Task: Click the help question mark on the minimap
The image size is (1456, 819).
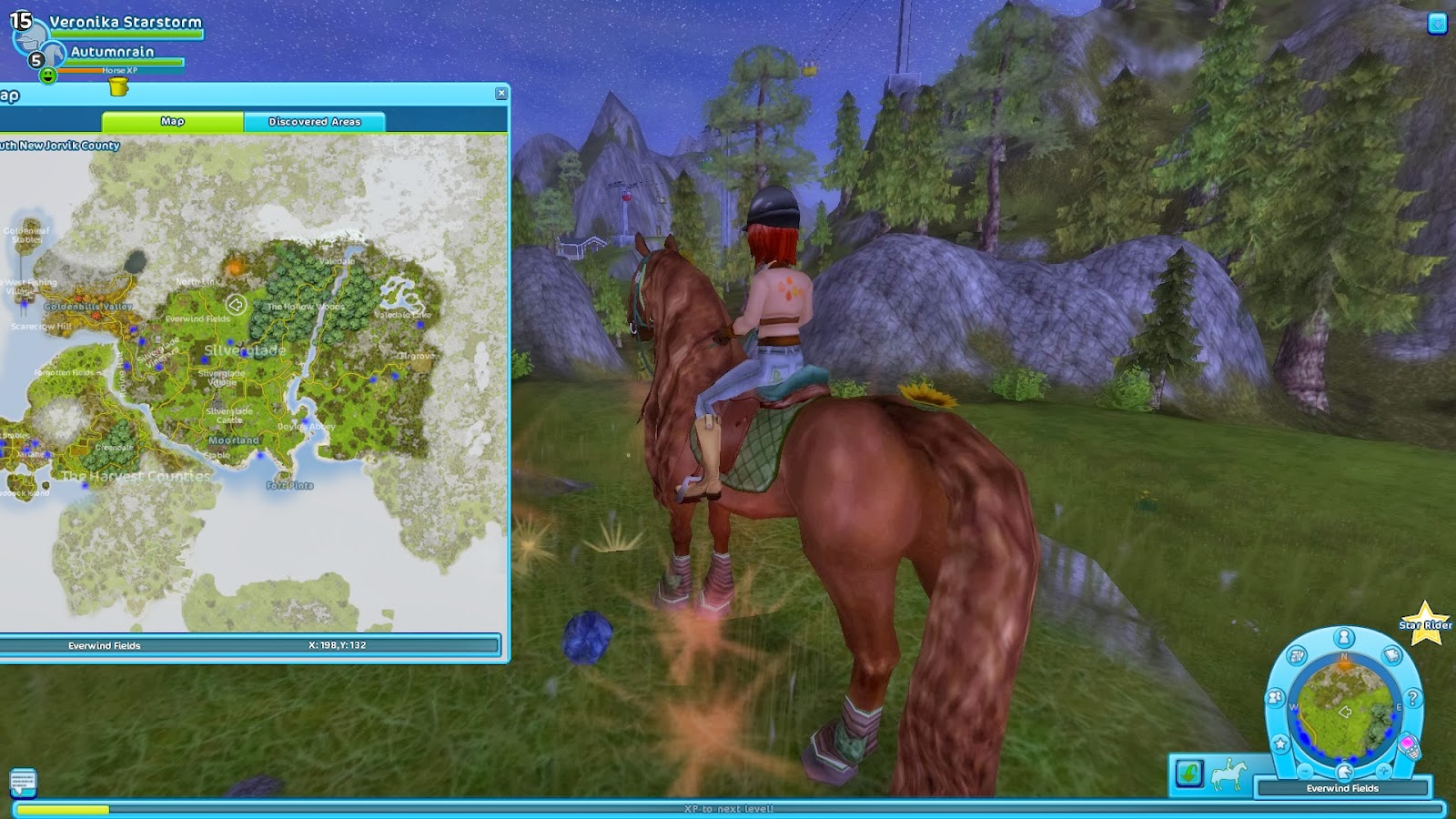Action: point(1411,698)
